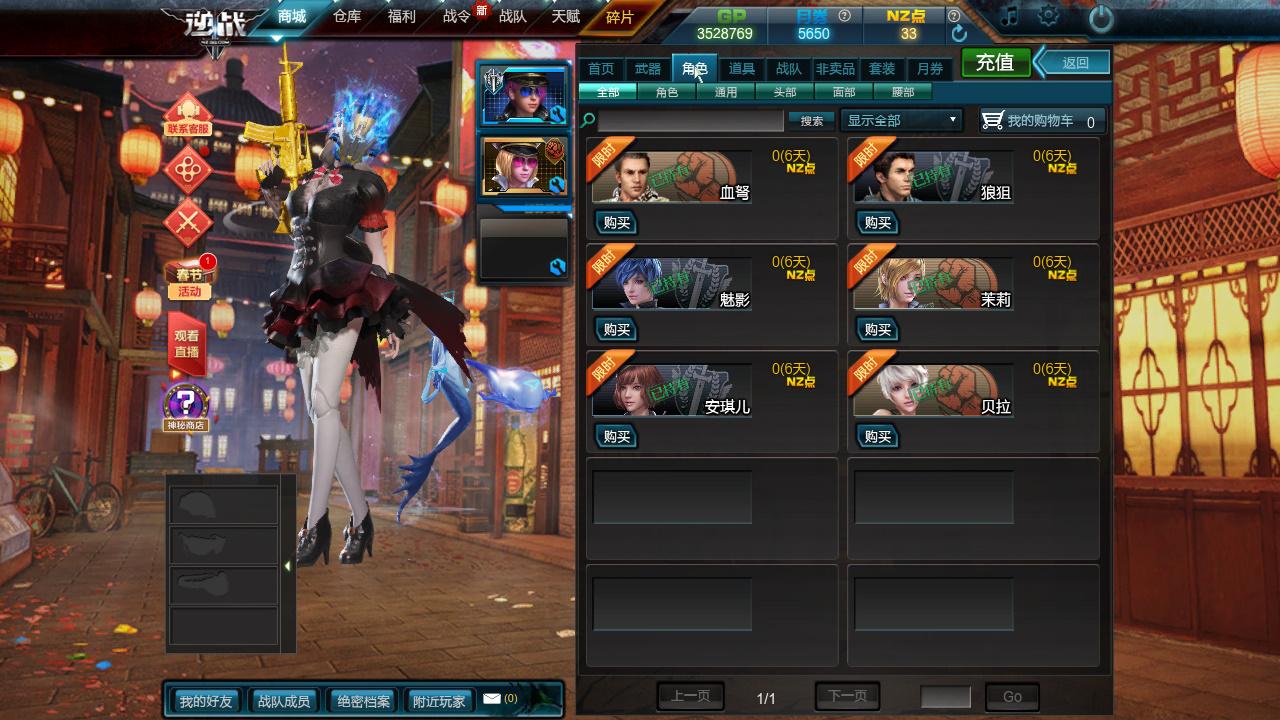Open 我的购物车 shopping cart

1042,121
